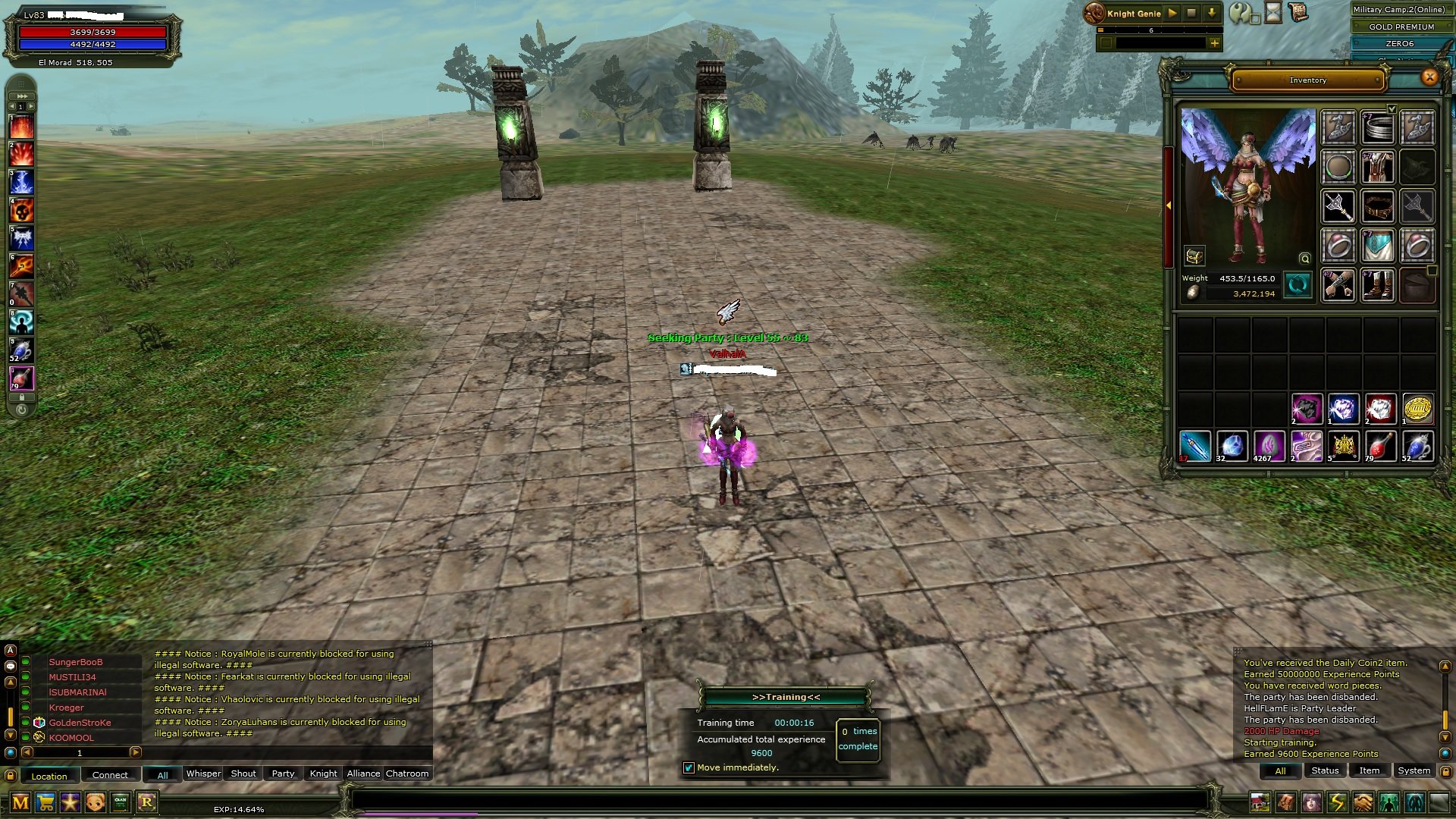Stop the Knight Genie using the square button
Viewport: 1456px width, 819px height.
[1191, 13]
